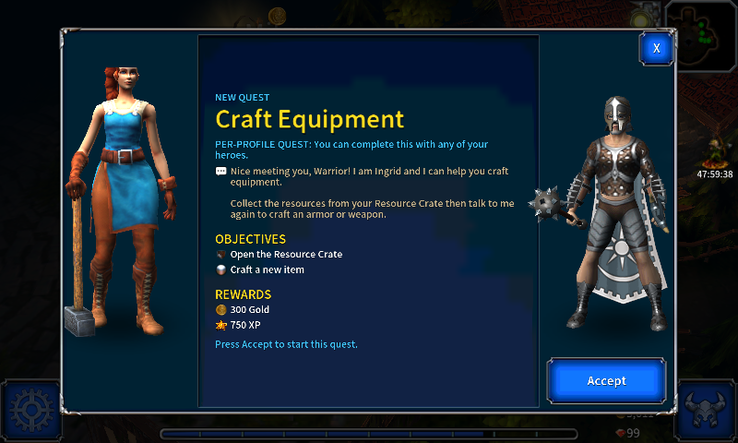Image resolution: width=738 pixels, height=443 pixels.
Task: Accept the Craft Equipment quest
Action: (x=606, y=381)
